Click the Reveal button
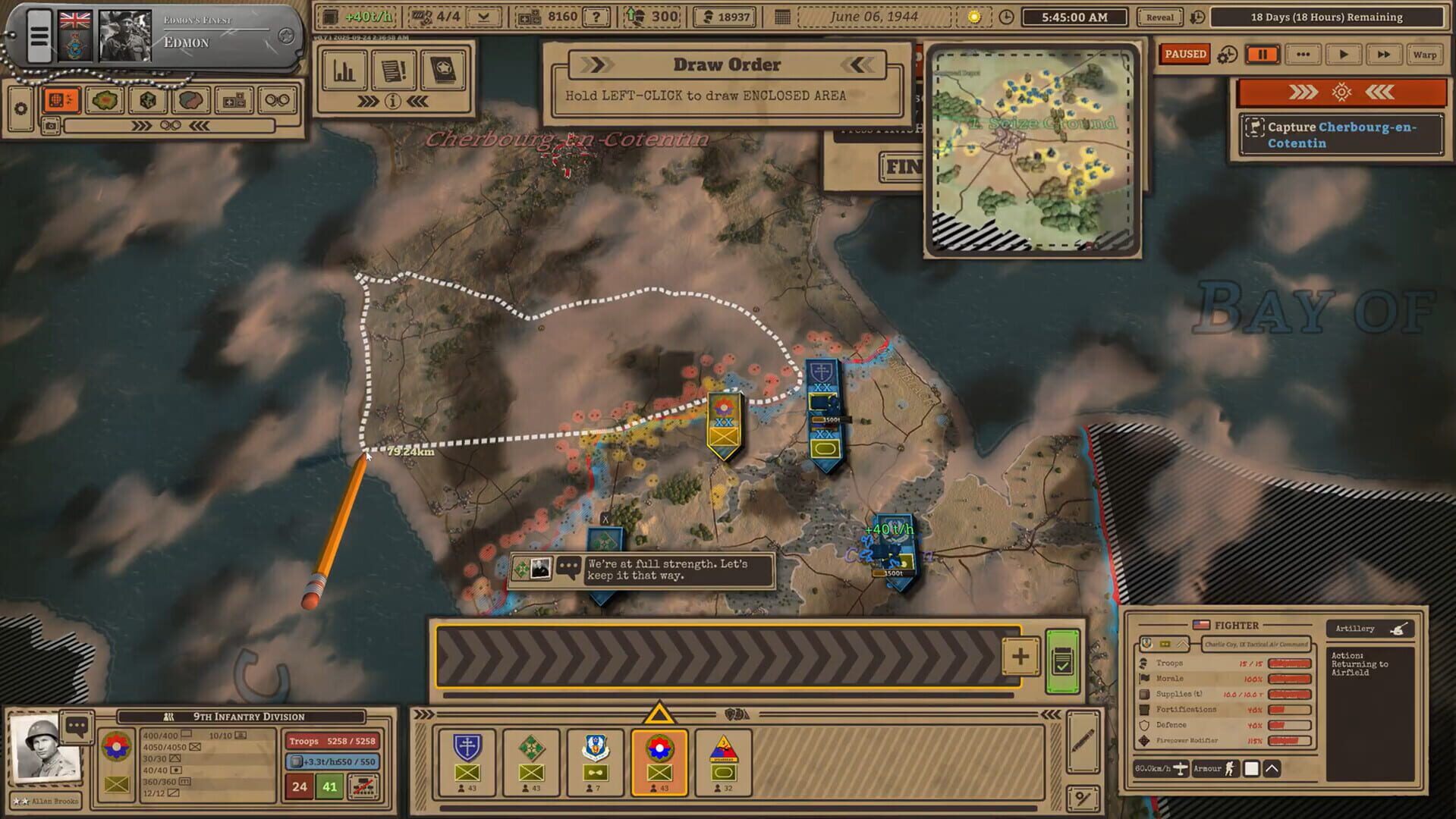The image size is (1456, 819). (x=1159, y=16)
